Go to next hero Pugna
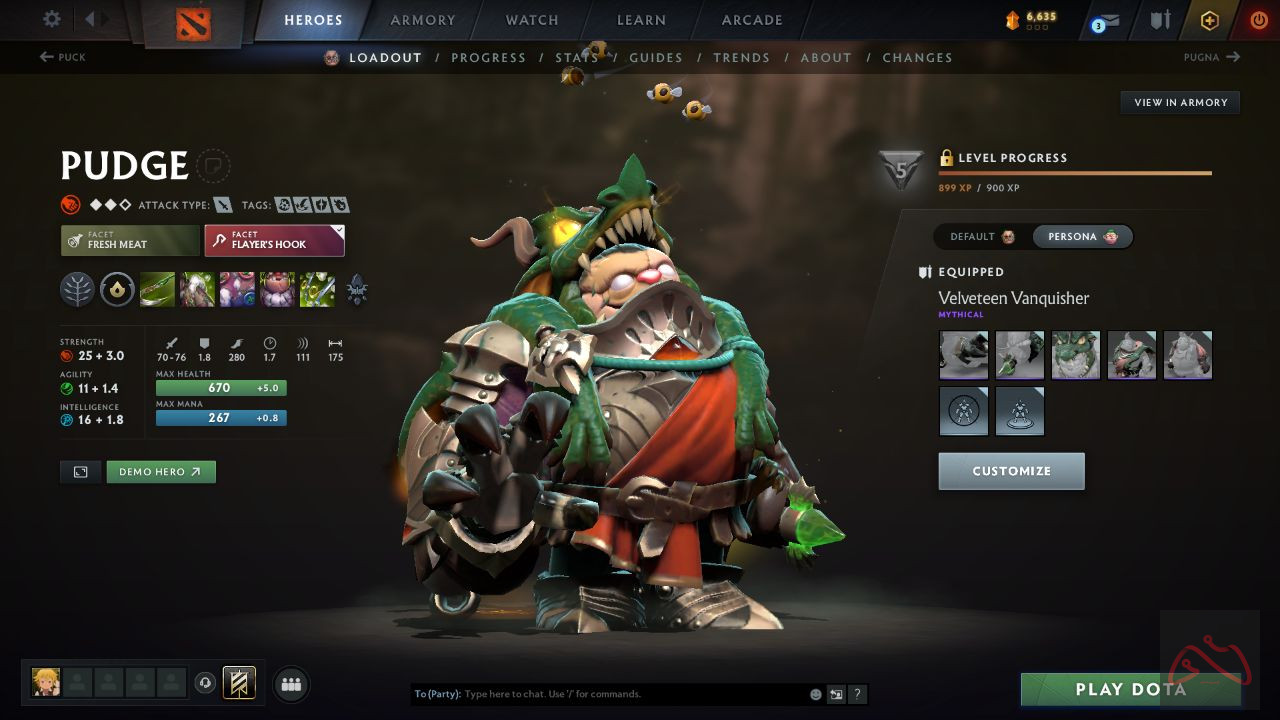Image resolution: width=1280 pixels, height=720 pixels. [1211, 57]
